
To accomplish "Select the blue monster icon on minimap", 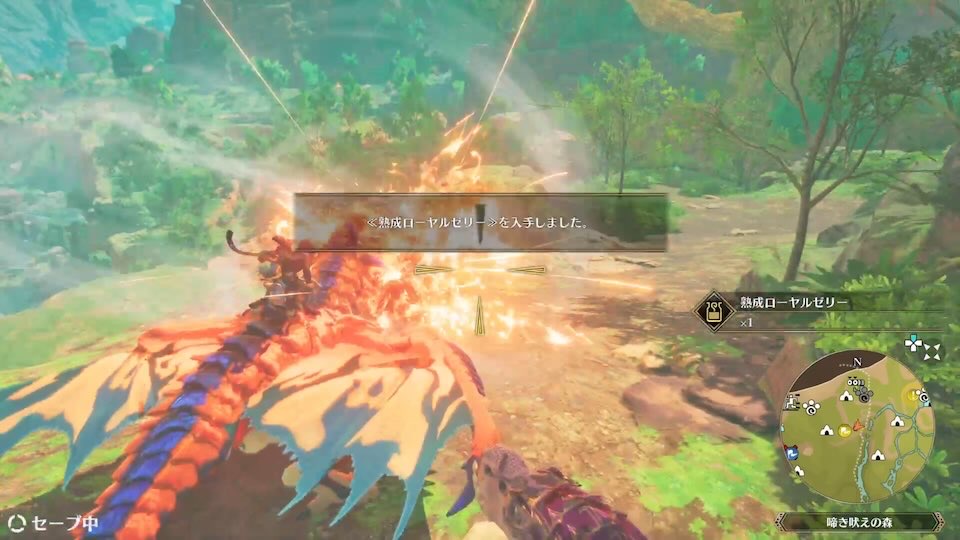I will click(x=793, y=452).
